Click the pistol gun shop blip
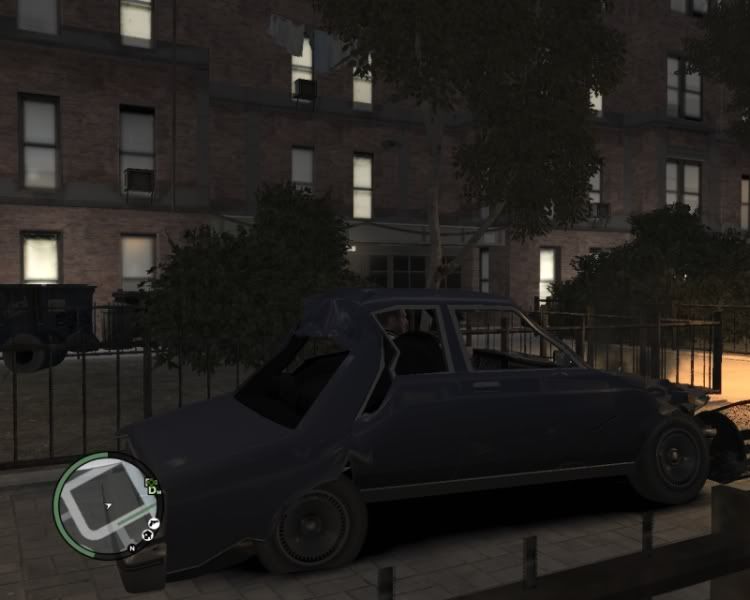The image size is (750, 600). point(155,522)
